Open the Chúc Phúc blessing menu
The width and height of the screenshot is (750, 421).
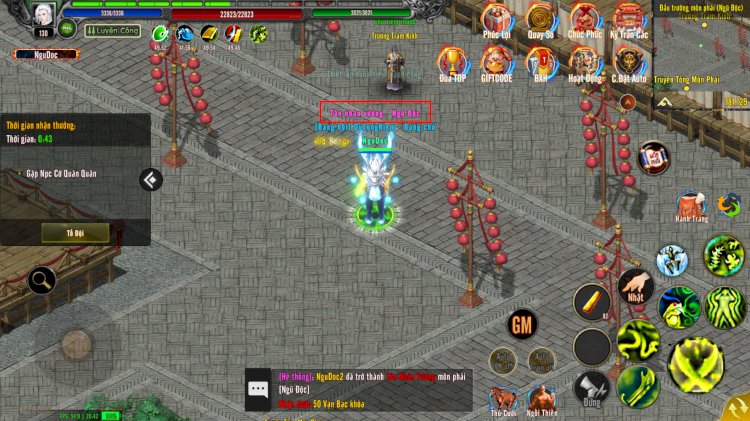(585, 20)
